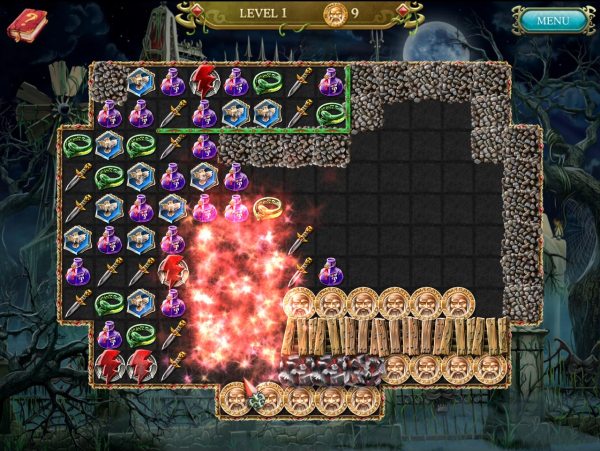This screenshot has width=600, height=451.
Task: Open the red question mark help book
Action: pyautogui.click(x=26, y=24)
